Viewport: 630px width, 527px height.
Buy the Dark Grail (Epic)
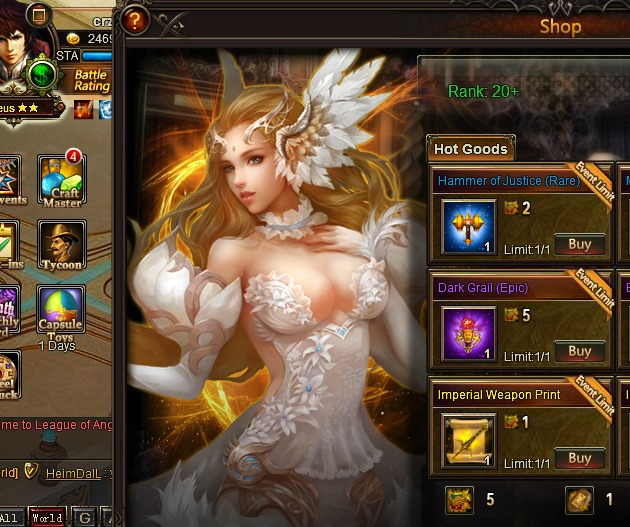click(x=580, y=351)
